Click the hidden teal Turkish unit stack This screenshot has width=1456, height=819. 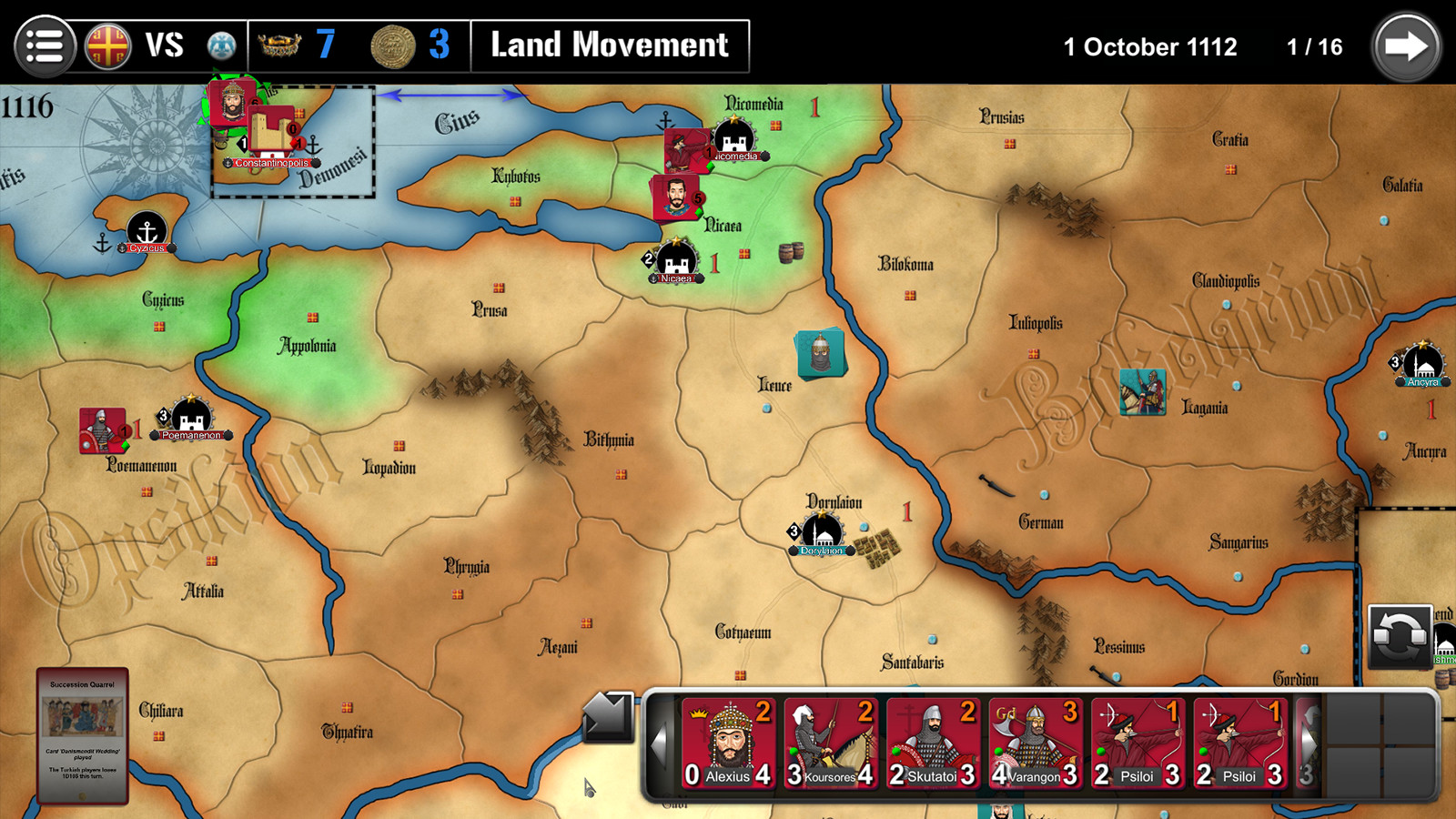click(818, 352)
